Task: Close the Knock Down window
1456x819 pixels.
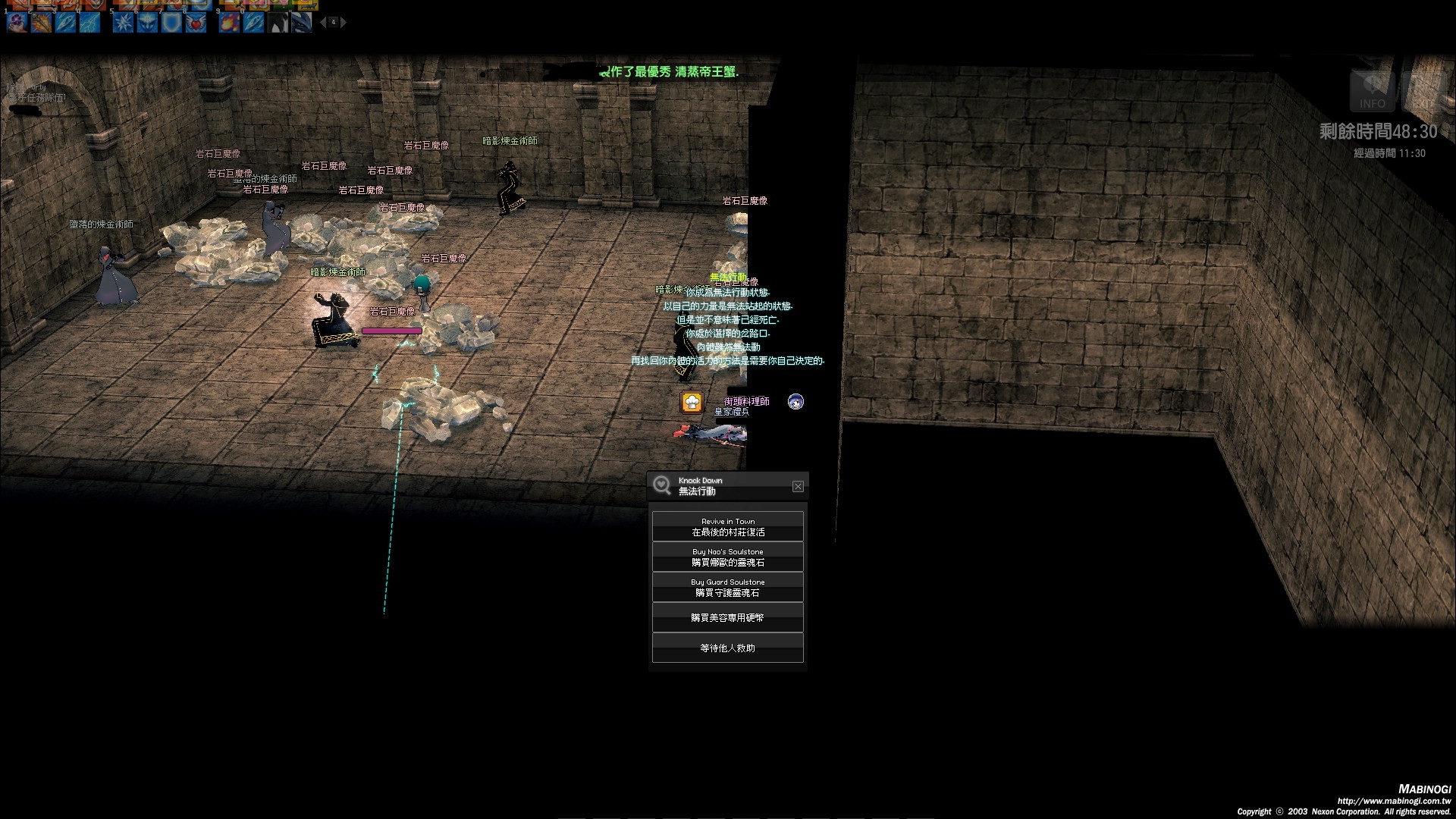Action: 798,486
